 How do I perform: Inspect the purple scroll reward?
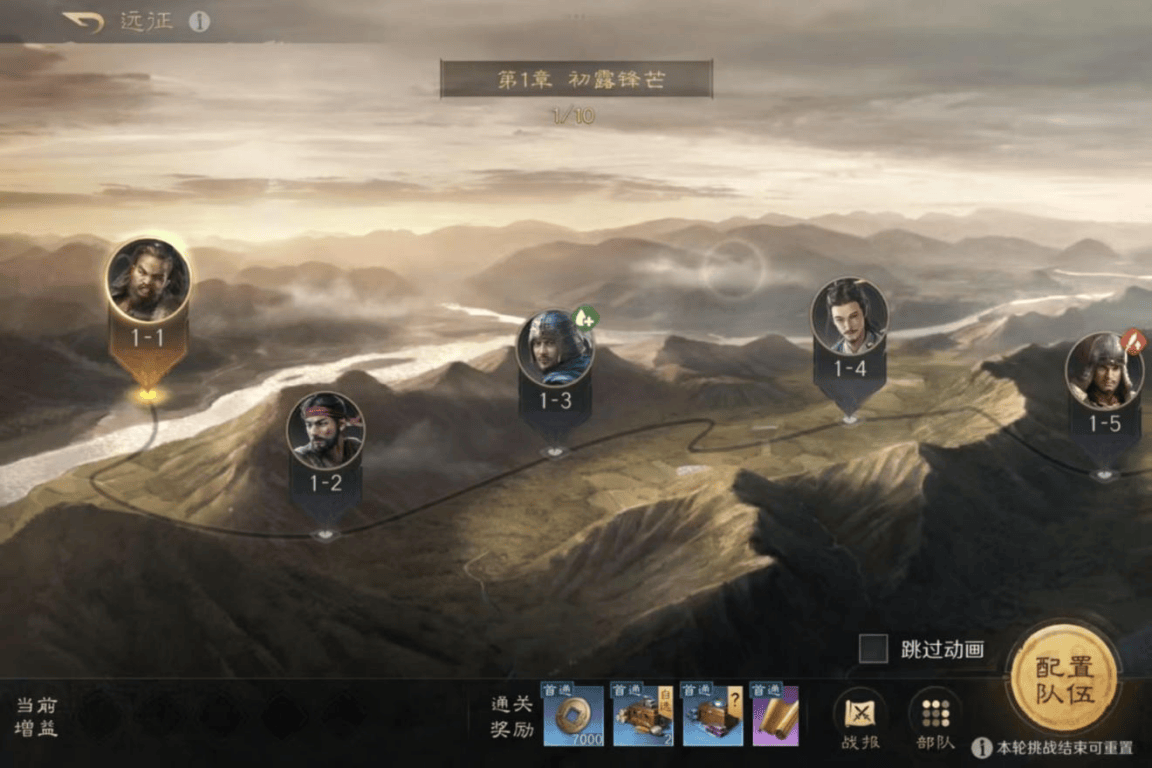tap(775, 716)
